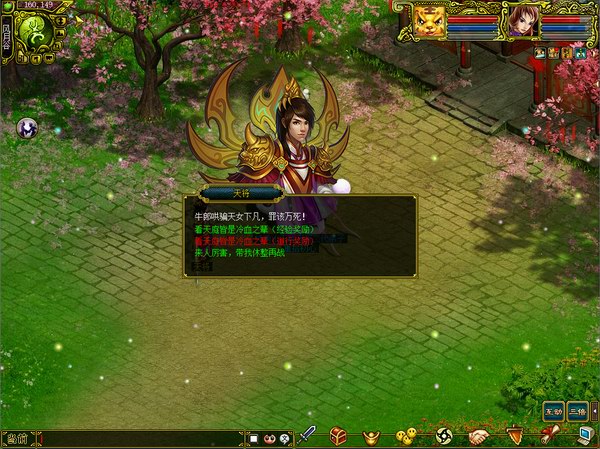Click the 当前 chat channel button
Image resolution: width=600 pixels, height=449 pixels.
coord(16,438)
